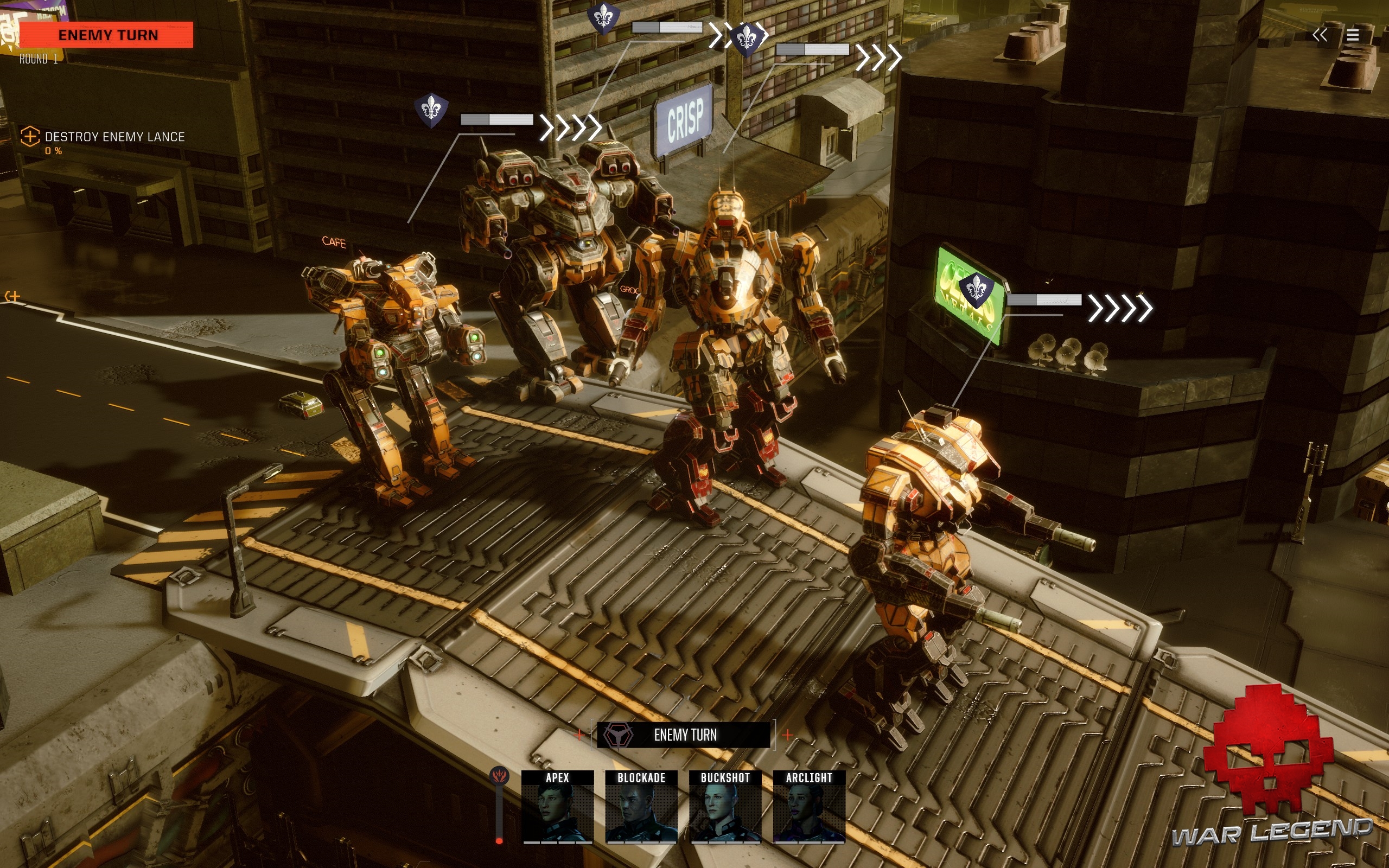This screenshot has width=1389, height=868.
Task: Click the ENEMY TURN banner above the pilot portraits
Action: pos(684,734)
